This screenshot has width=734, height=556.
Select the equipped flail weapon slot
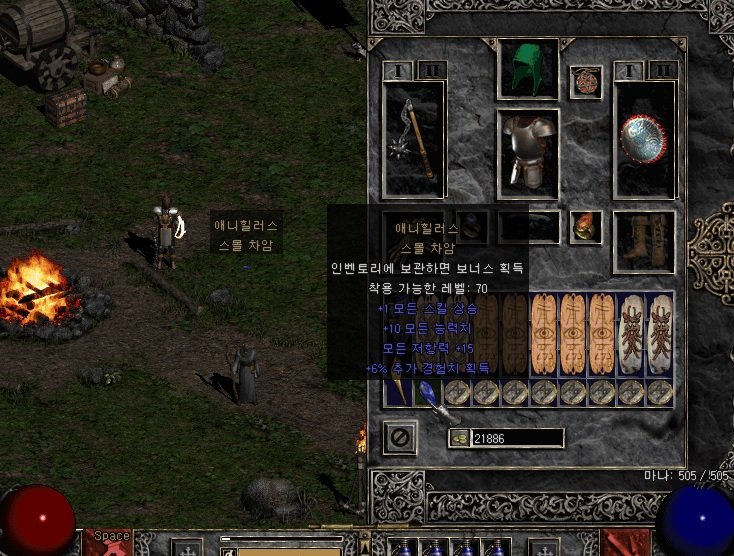415,140
